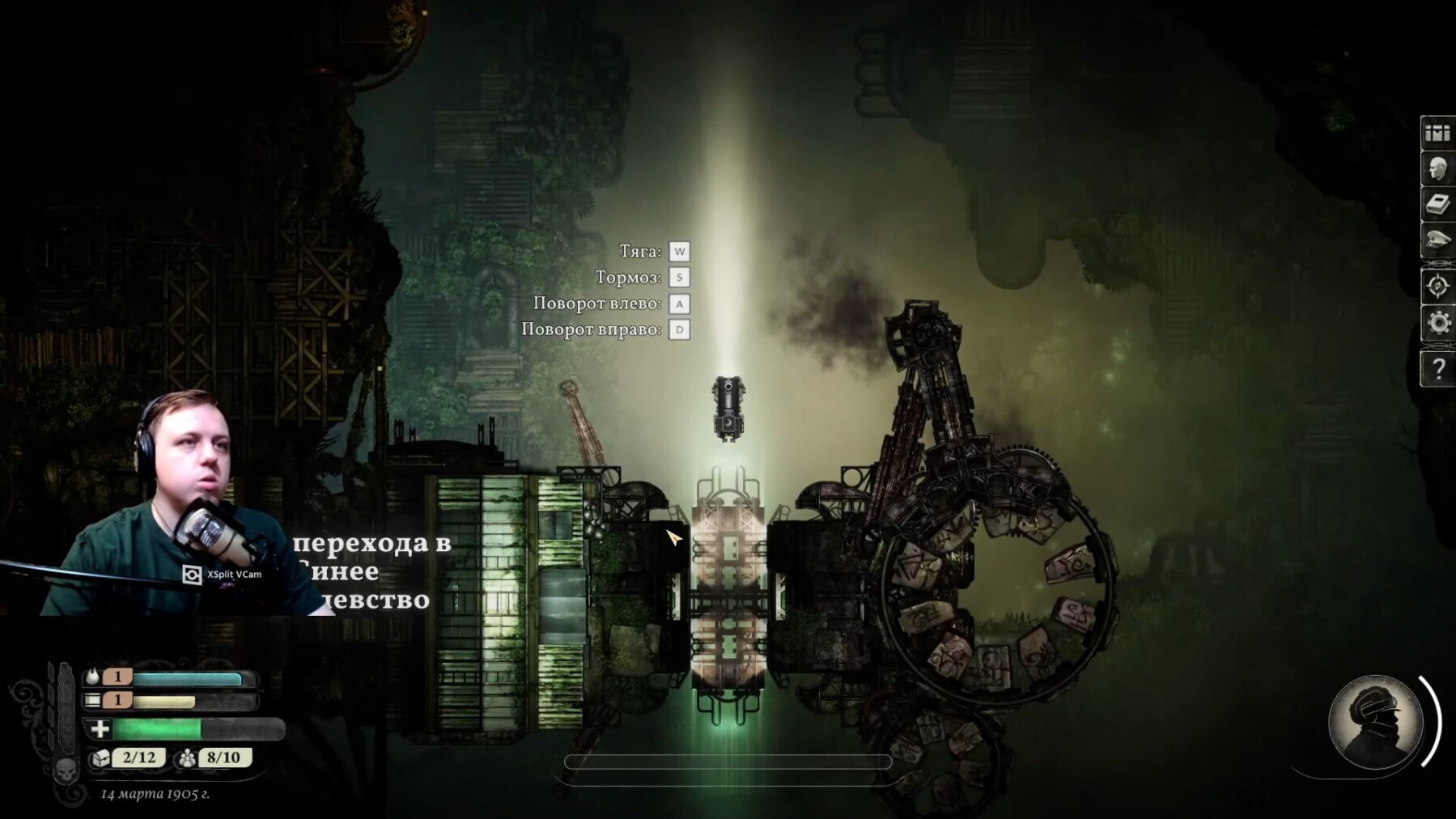Open the journal book icon
The image size is (1456, 819).
[x=1437, y=205]
